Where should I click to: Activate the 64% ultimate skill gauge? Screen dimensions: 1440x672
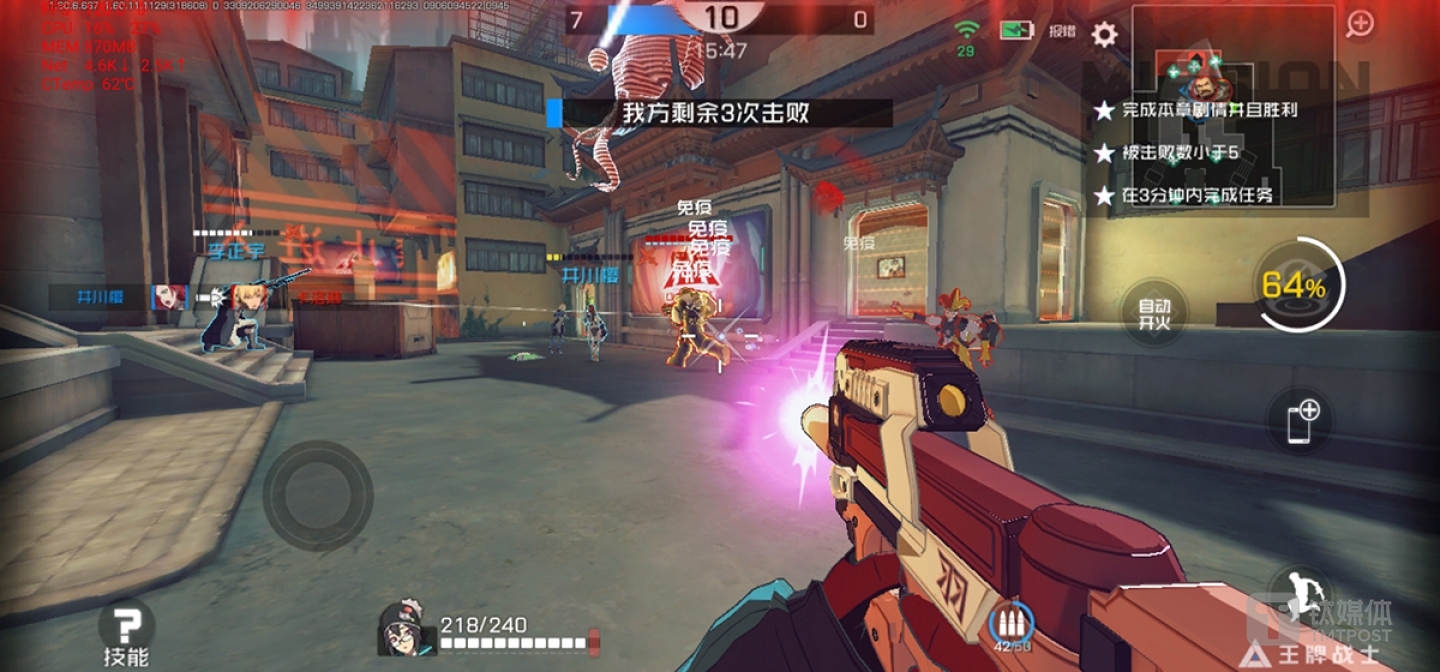click(1294, 287)
